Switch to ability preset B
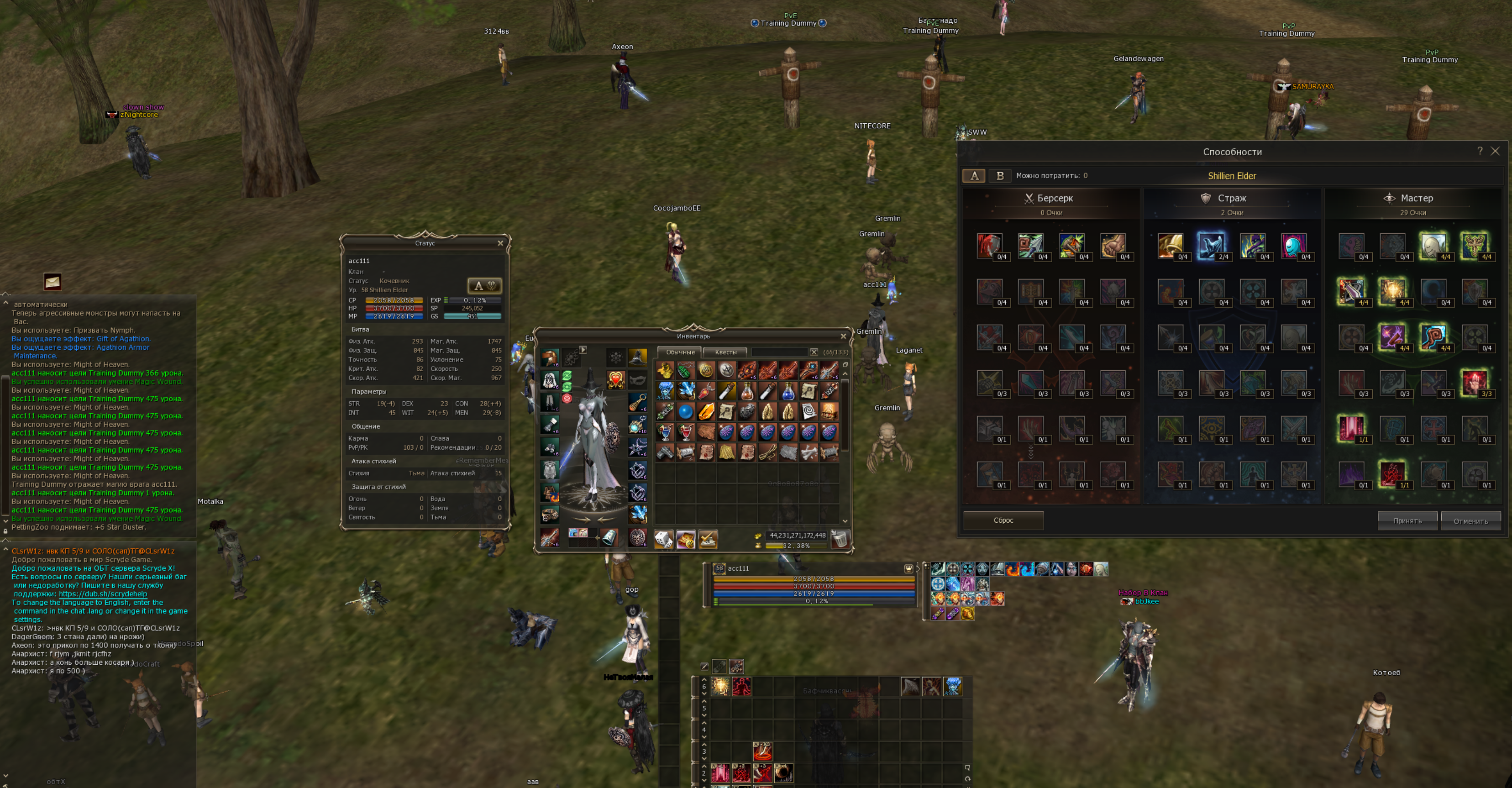This screenshot has width=1512, height=788. pyautogui.click(x=1000, y=176)
